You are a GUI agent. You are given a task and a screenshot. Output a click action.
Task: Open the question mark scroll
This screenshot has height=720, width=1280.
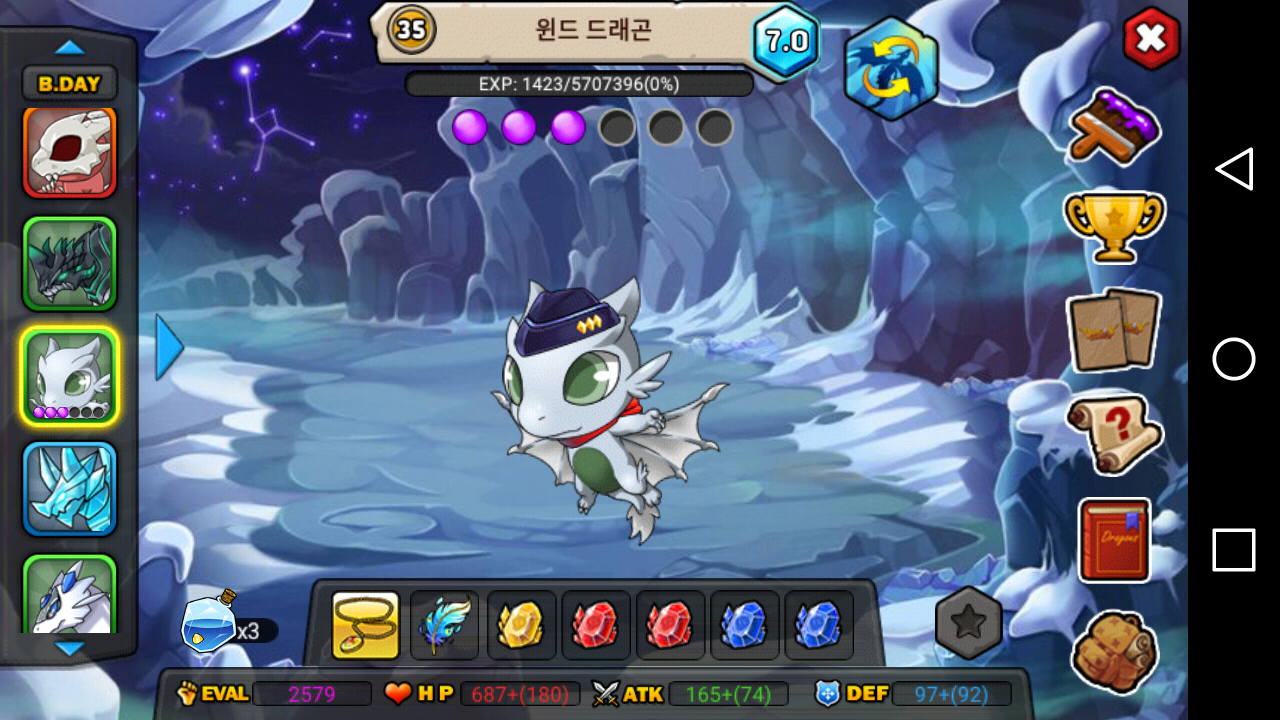tap(1114, 433)
